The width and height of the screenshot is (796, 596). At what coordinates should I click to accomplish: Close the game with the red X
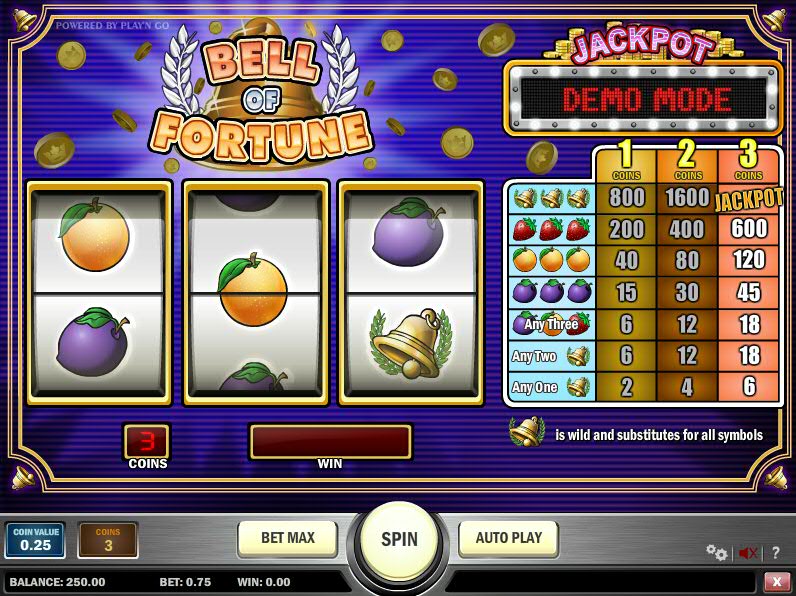pyautogui.click(x=777, y=581)
